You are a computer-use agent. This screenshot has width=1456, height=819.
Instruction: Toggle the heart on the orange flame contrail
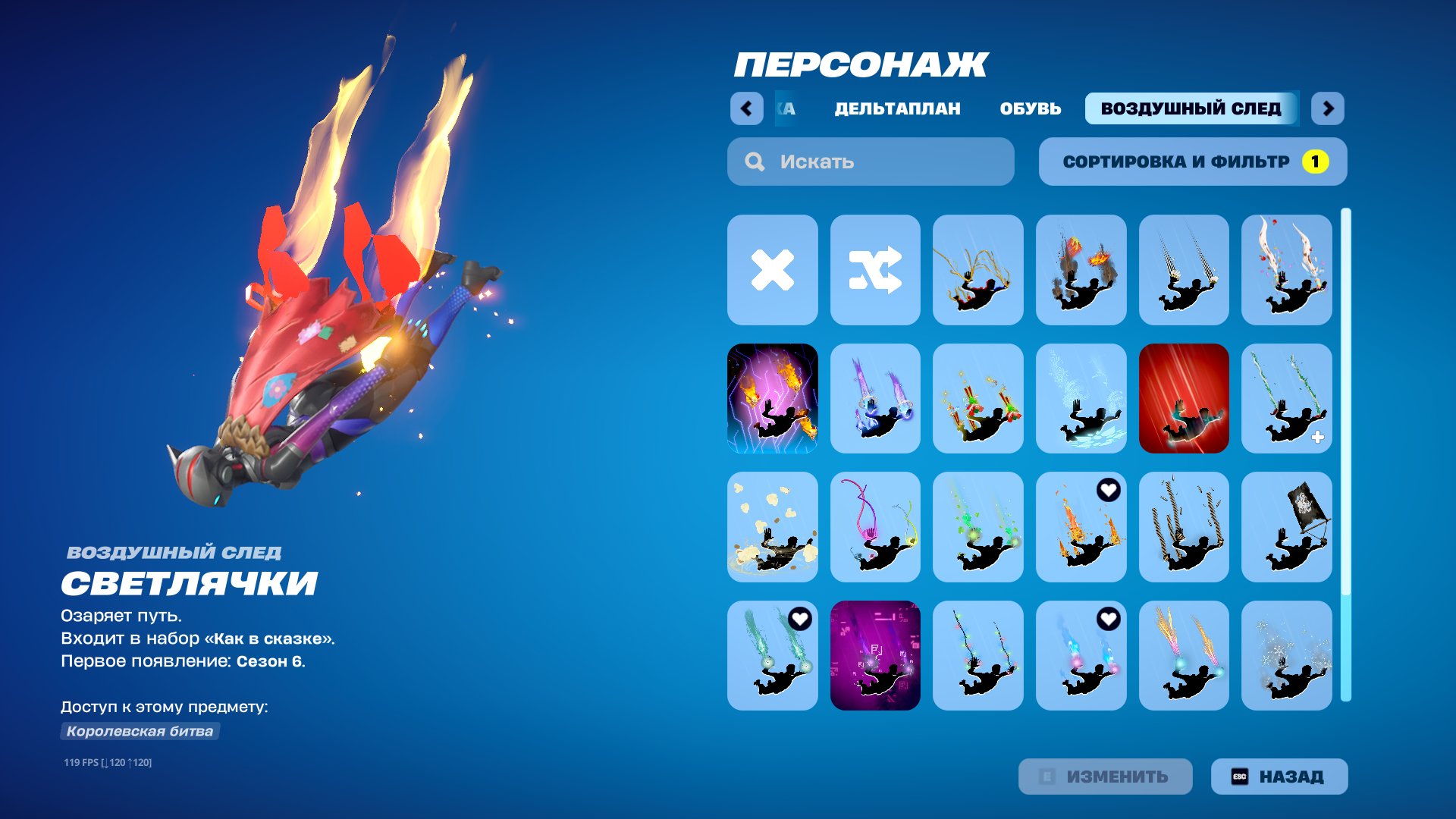(1108, 491)
